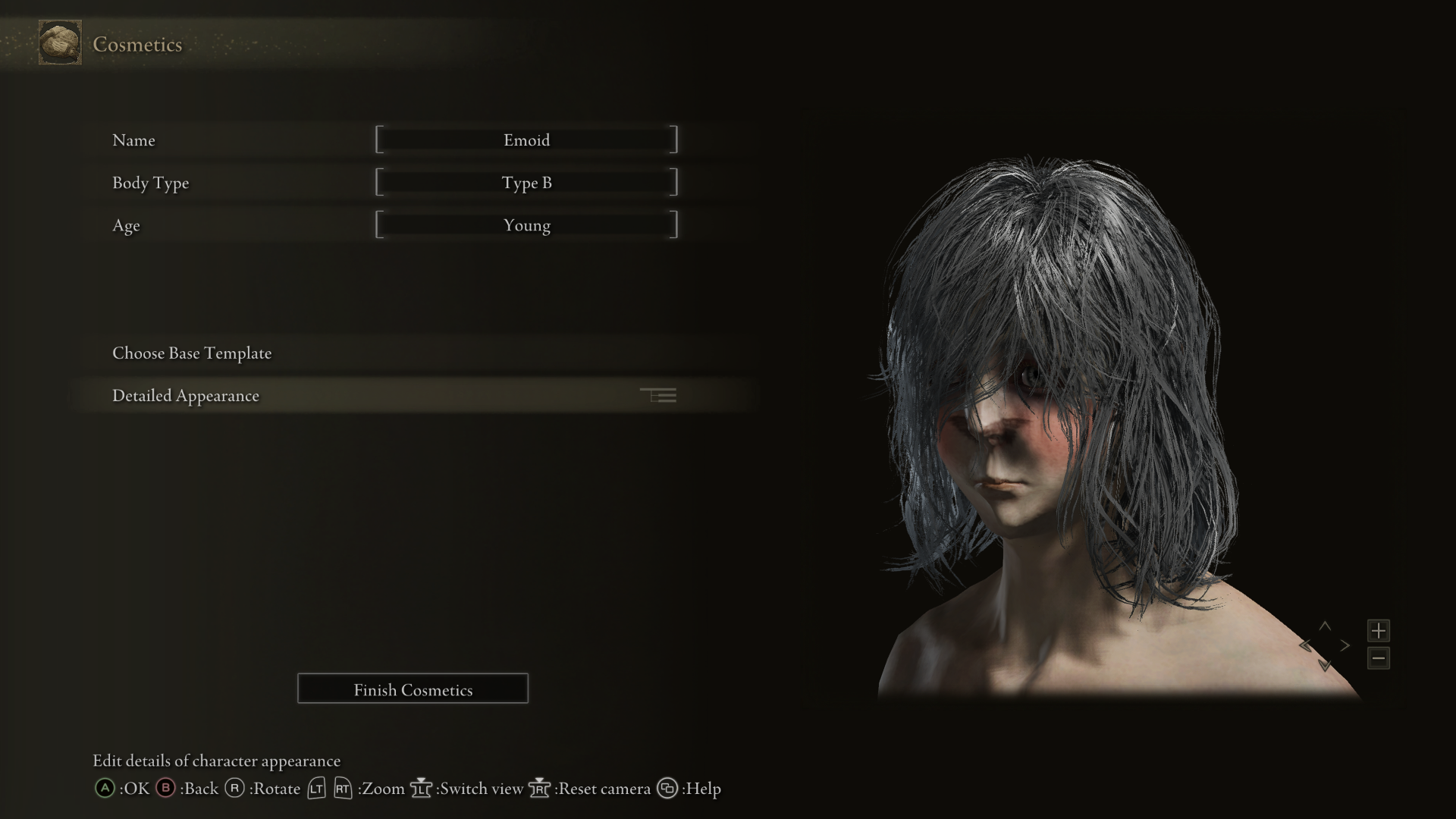Edit the character Name field

526,140
